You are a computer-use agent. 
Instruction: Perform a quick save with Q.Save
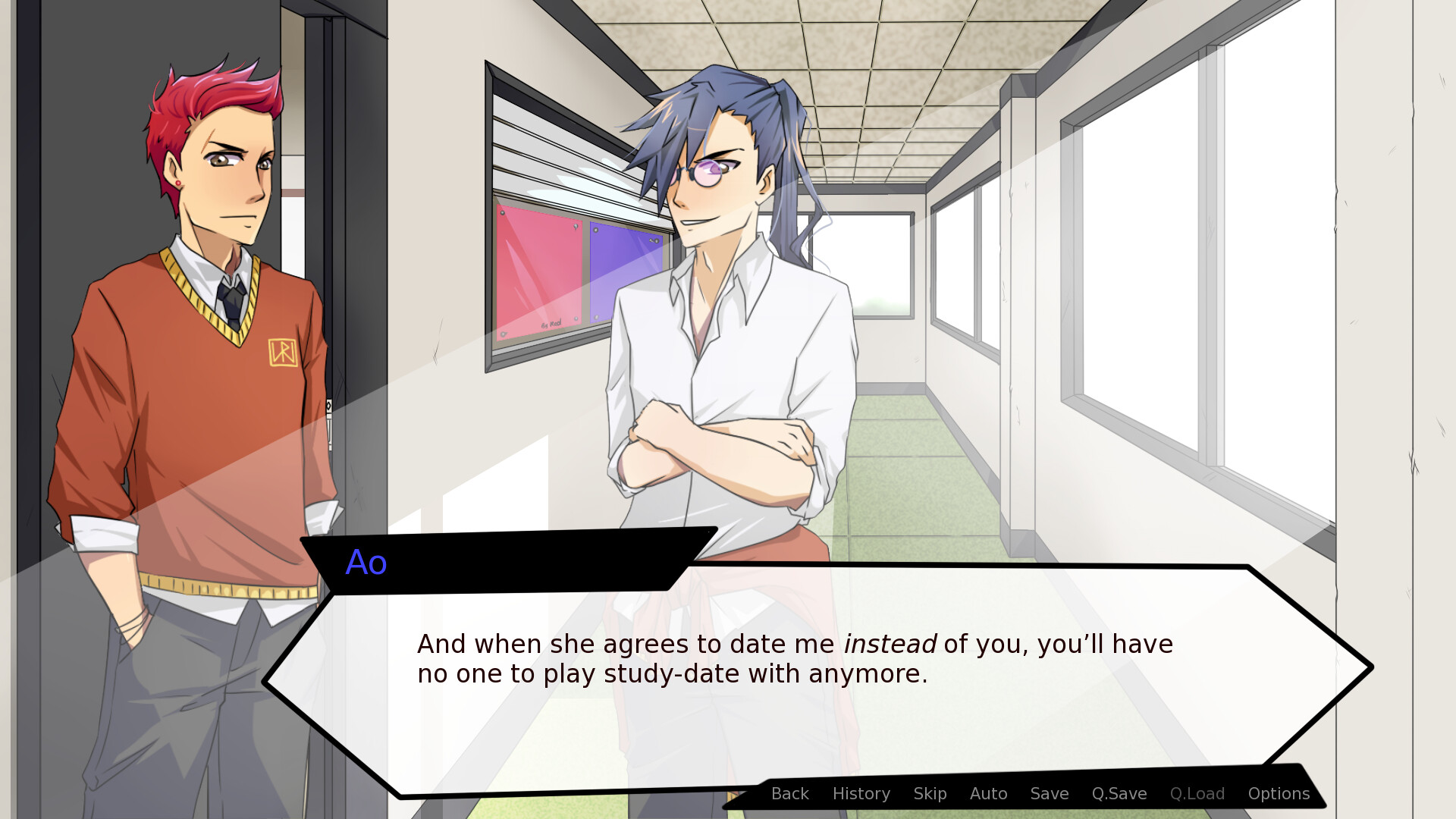tap(1118, 793)
